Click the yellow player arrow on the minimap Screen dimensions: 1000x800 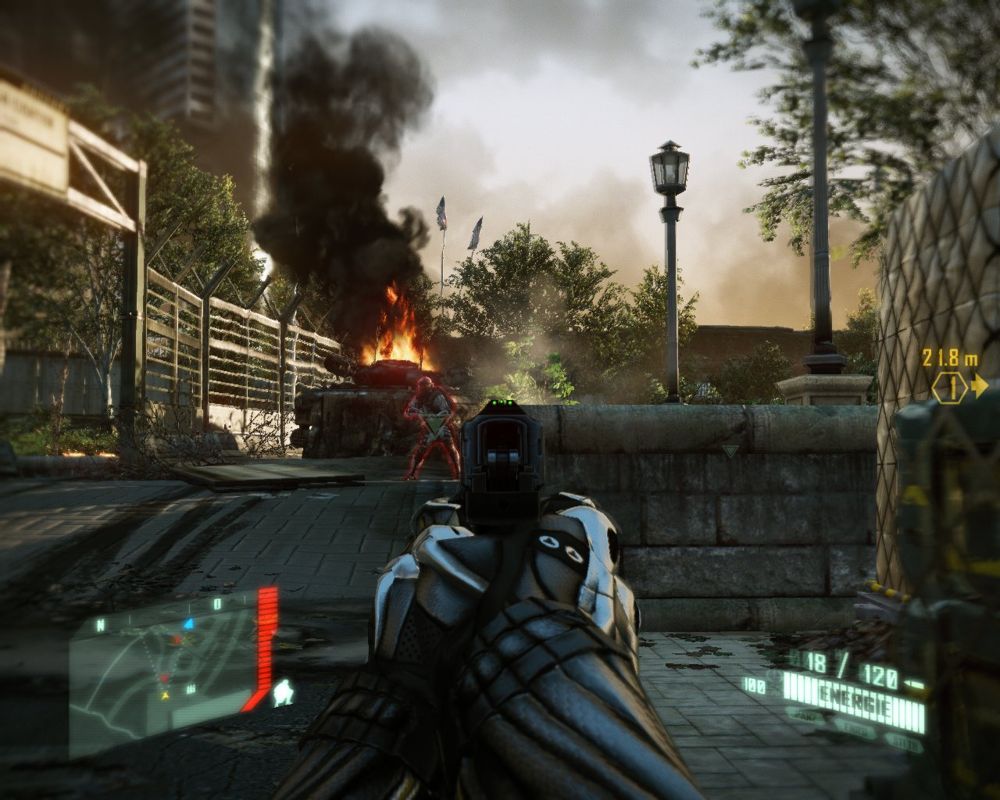165,695
